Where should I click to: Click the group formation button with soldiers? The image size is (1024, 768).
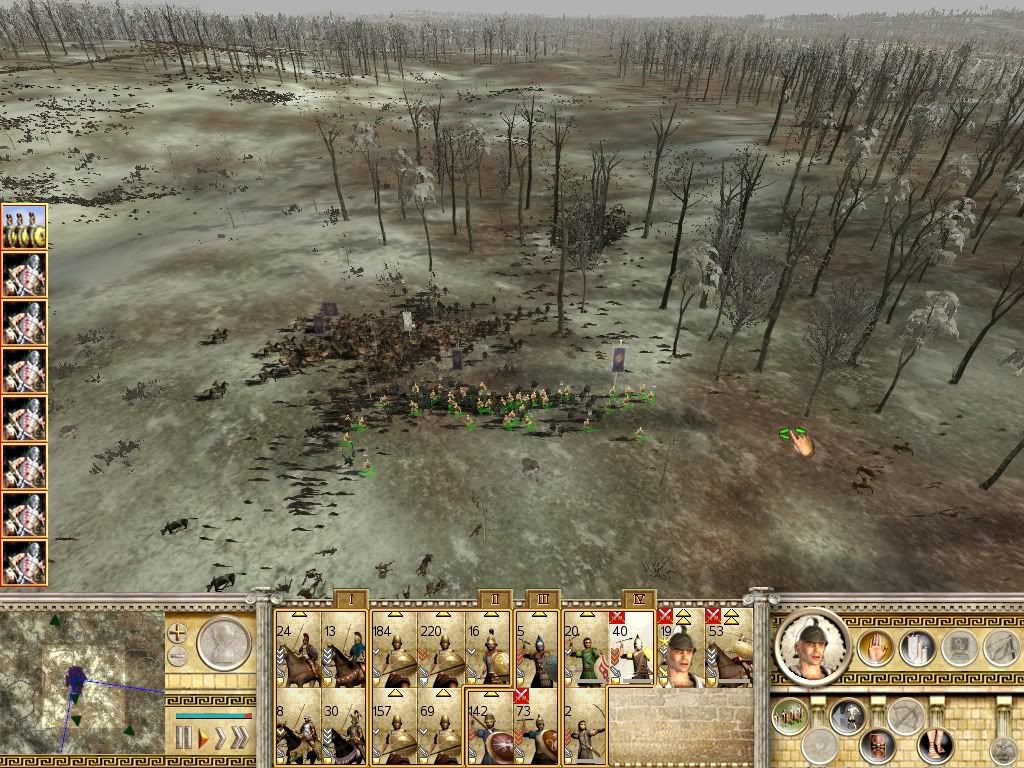(792, 718)
